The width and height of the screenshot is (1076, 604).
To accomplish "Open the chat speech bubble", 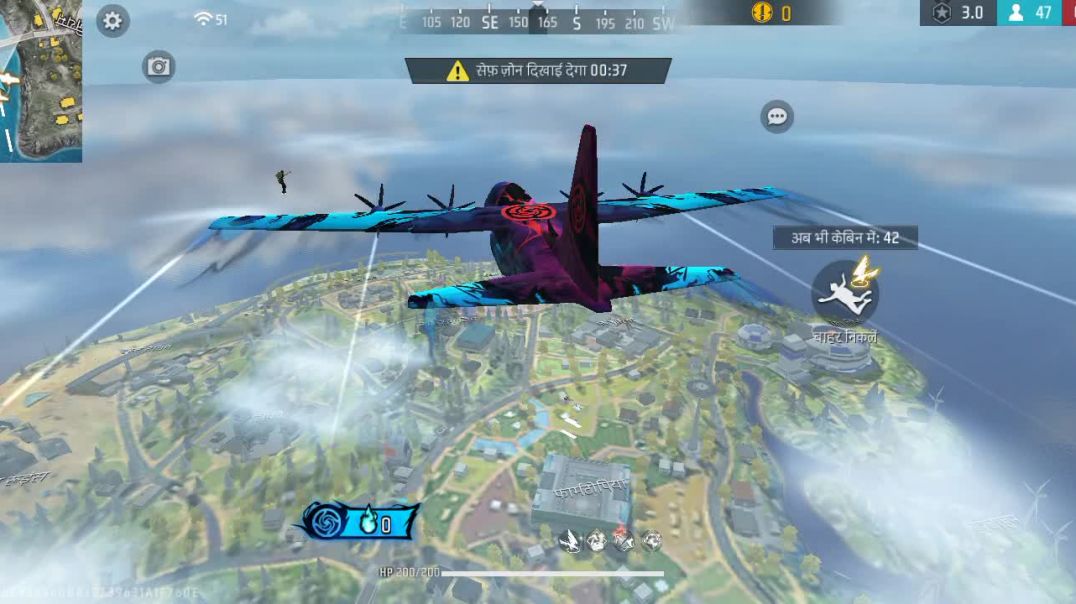I will point(776,116).
